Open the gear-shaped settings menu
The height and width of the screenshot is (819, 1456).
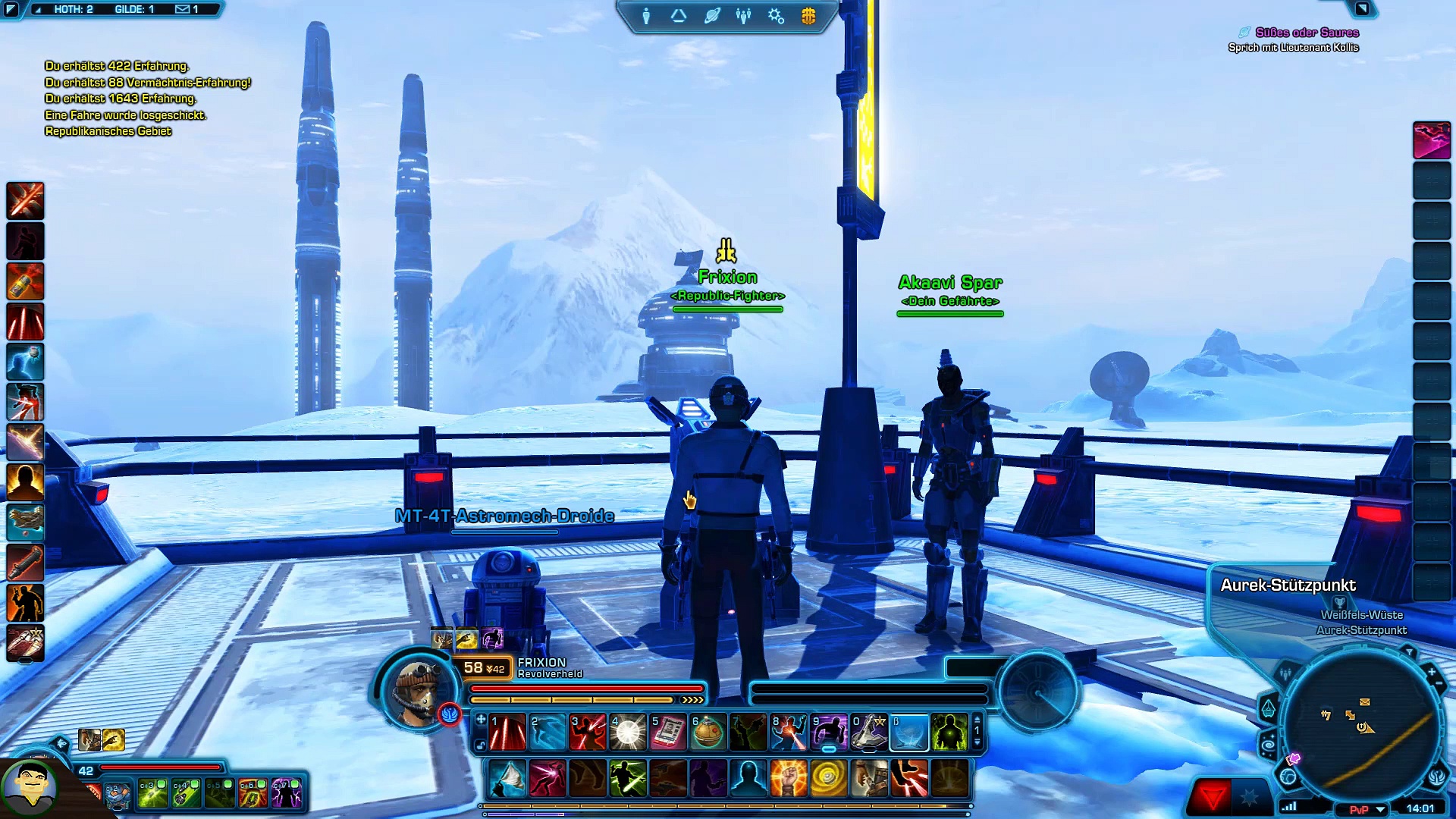776,16
